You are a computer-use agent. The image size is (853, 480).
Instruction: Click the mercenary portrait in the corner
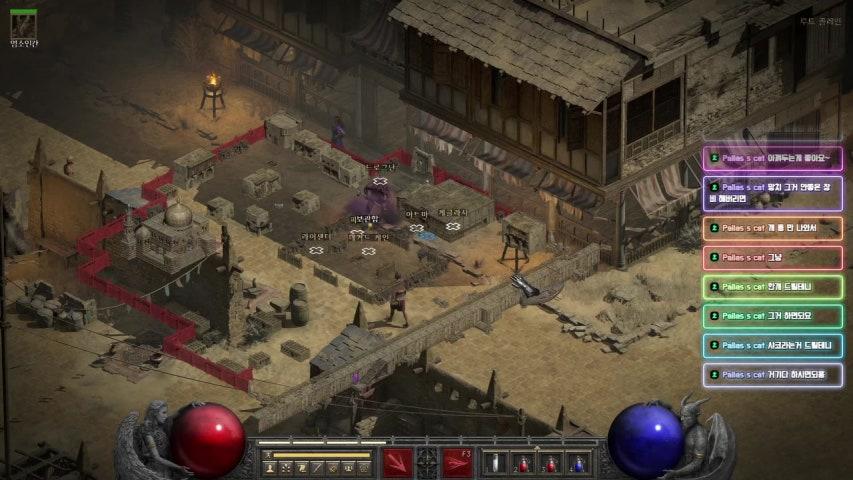click(23, 24)
